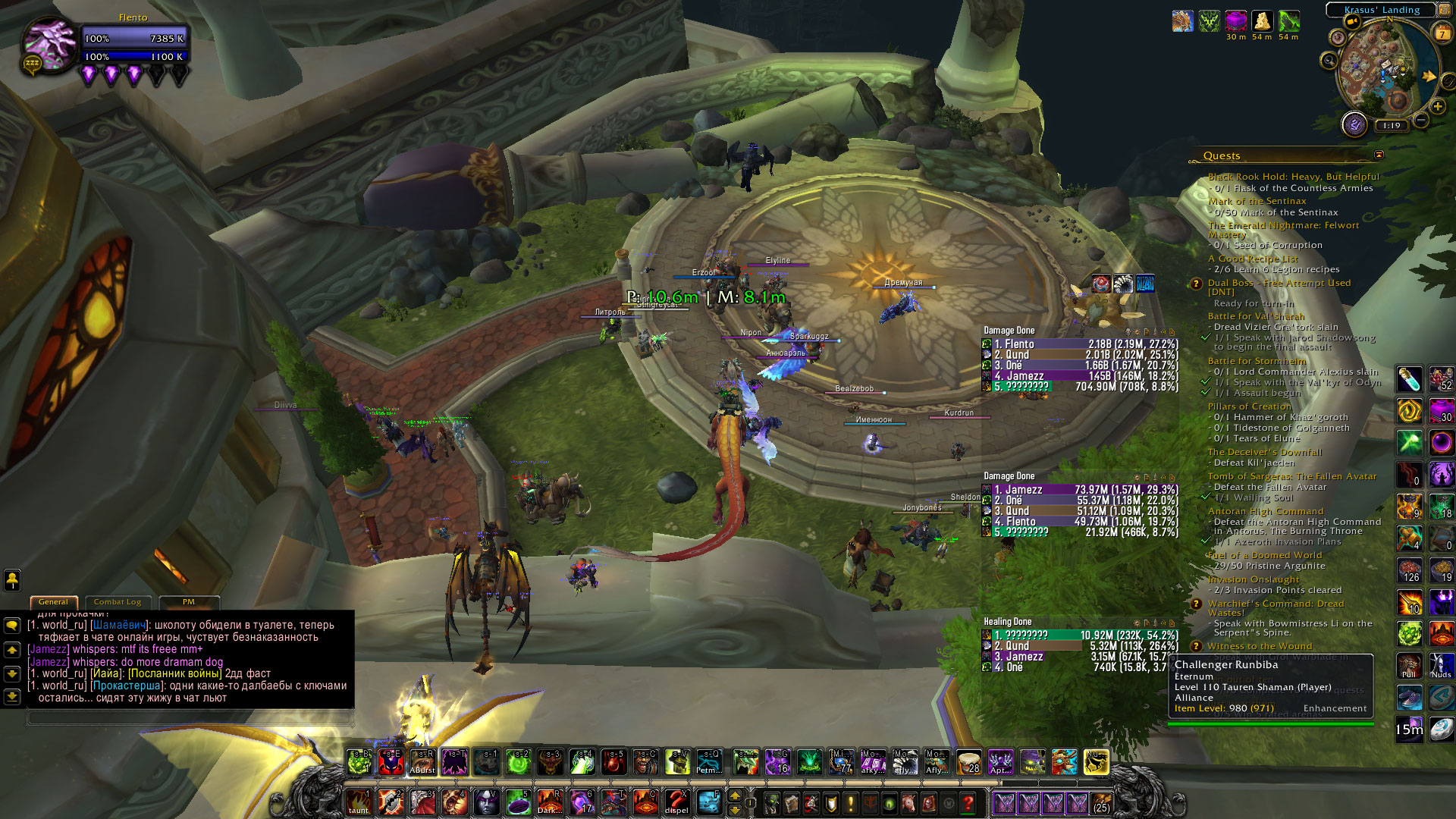Click the red question mark help button
This screenshot has height=819, width=1456.
[968, 802]
